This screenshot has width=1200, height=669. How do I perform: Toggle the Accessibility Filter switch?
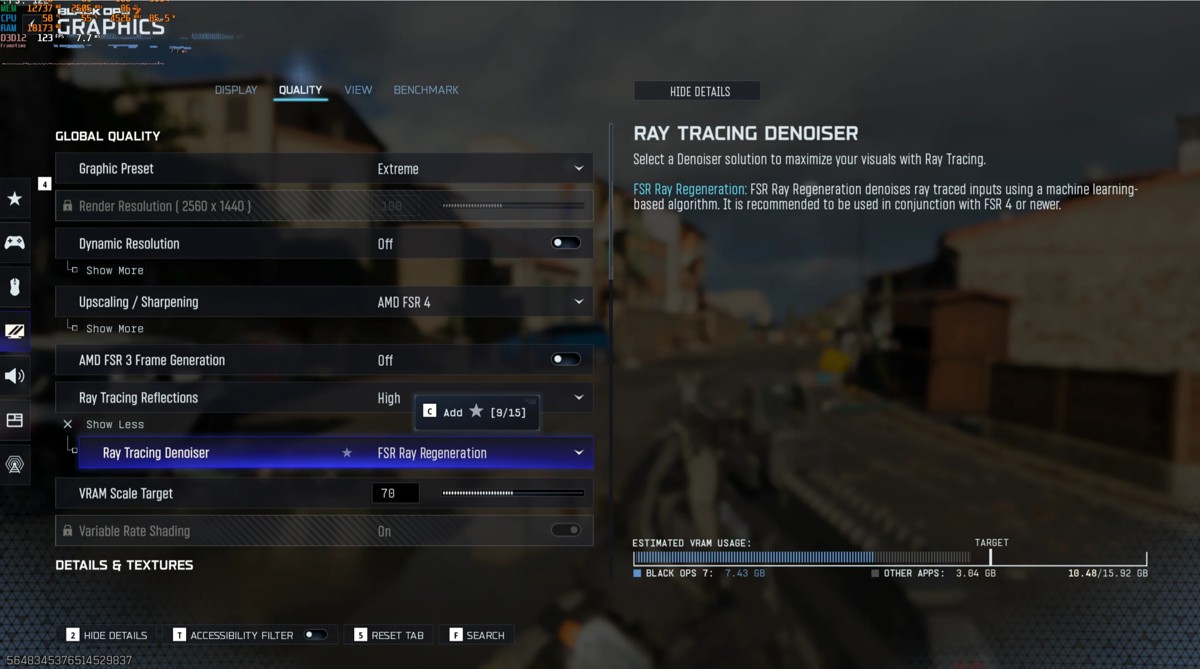316,635
